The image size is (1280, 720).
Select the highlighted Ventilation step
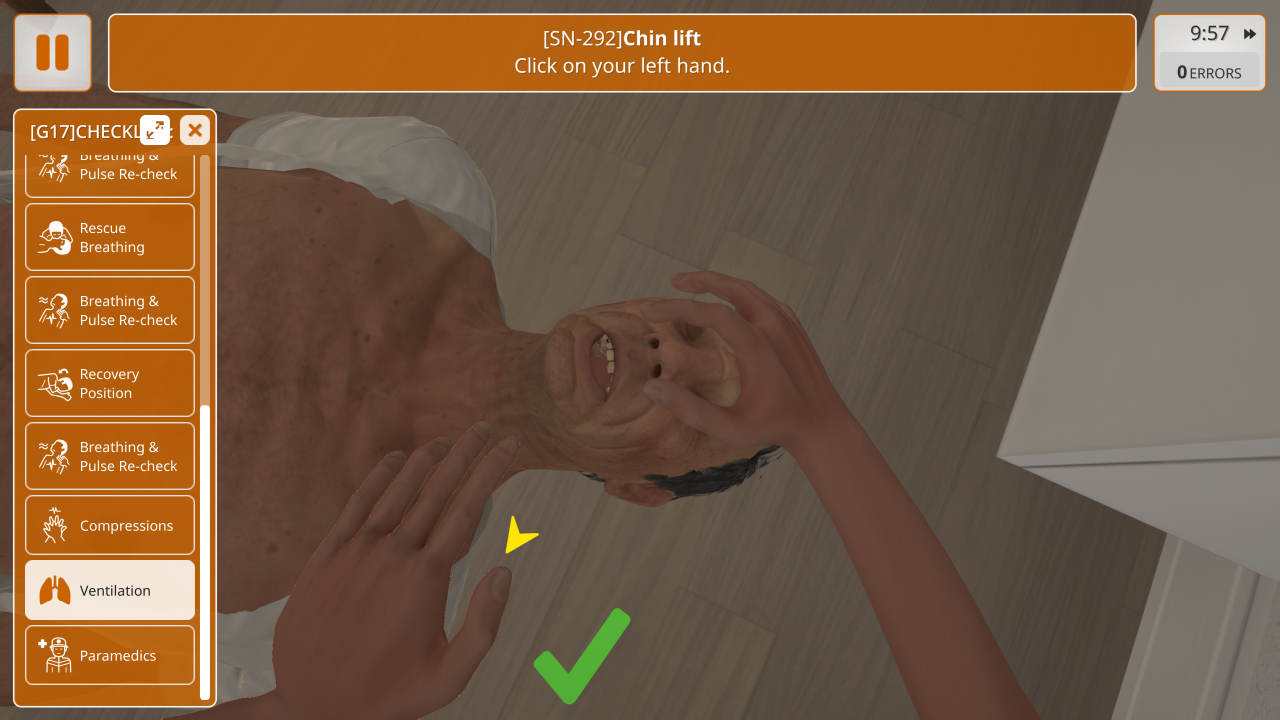110,590
